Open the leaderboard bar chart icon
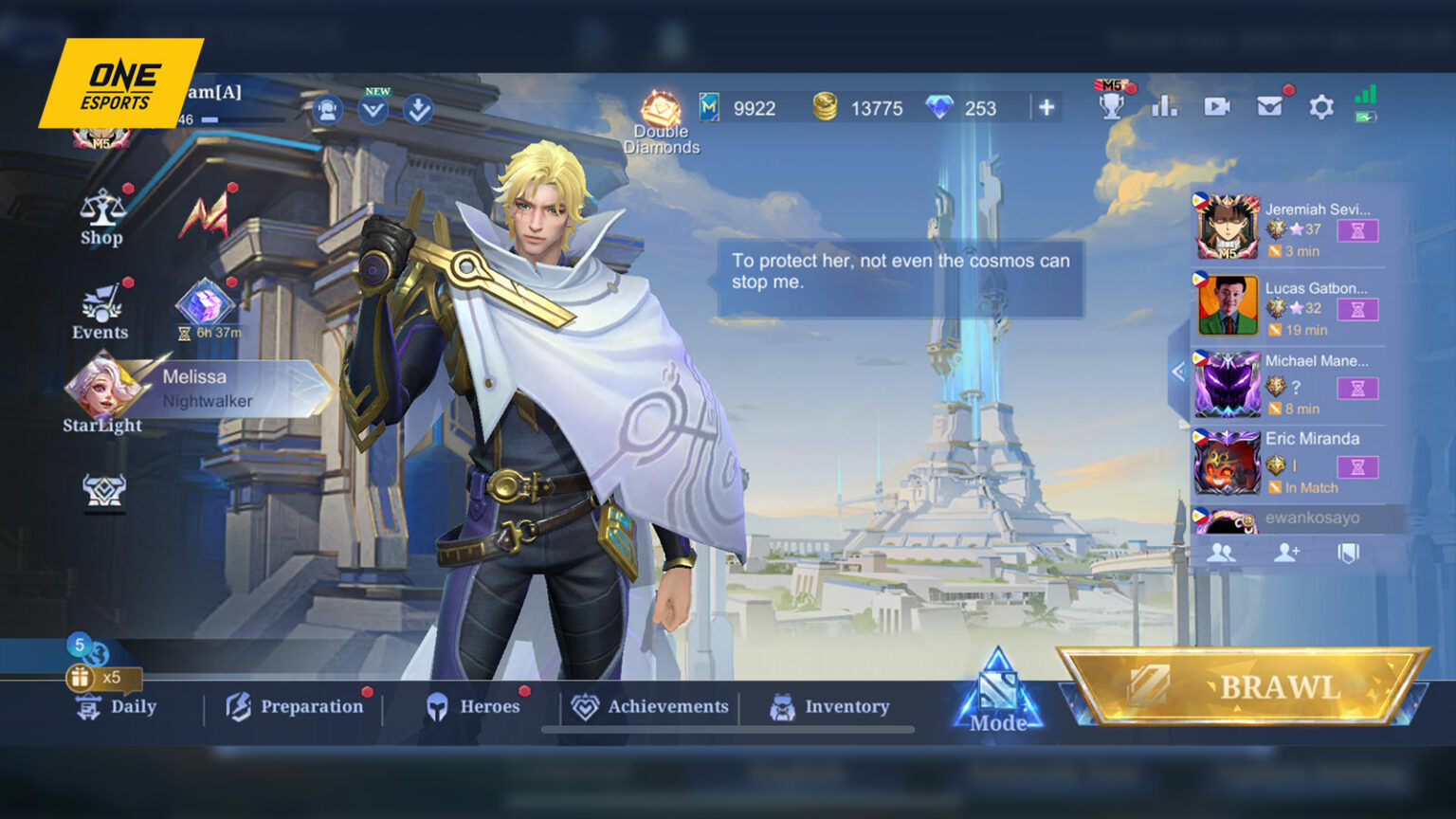Screen dimensions: 1456x819 pyautogui.click(x=1164, y=106)
